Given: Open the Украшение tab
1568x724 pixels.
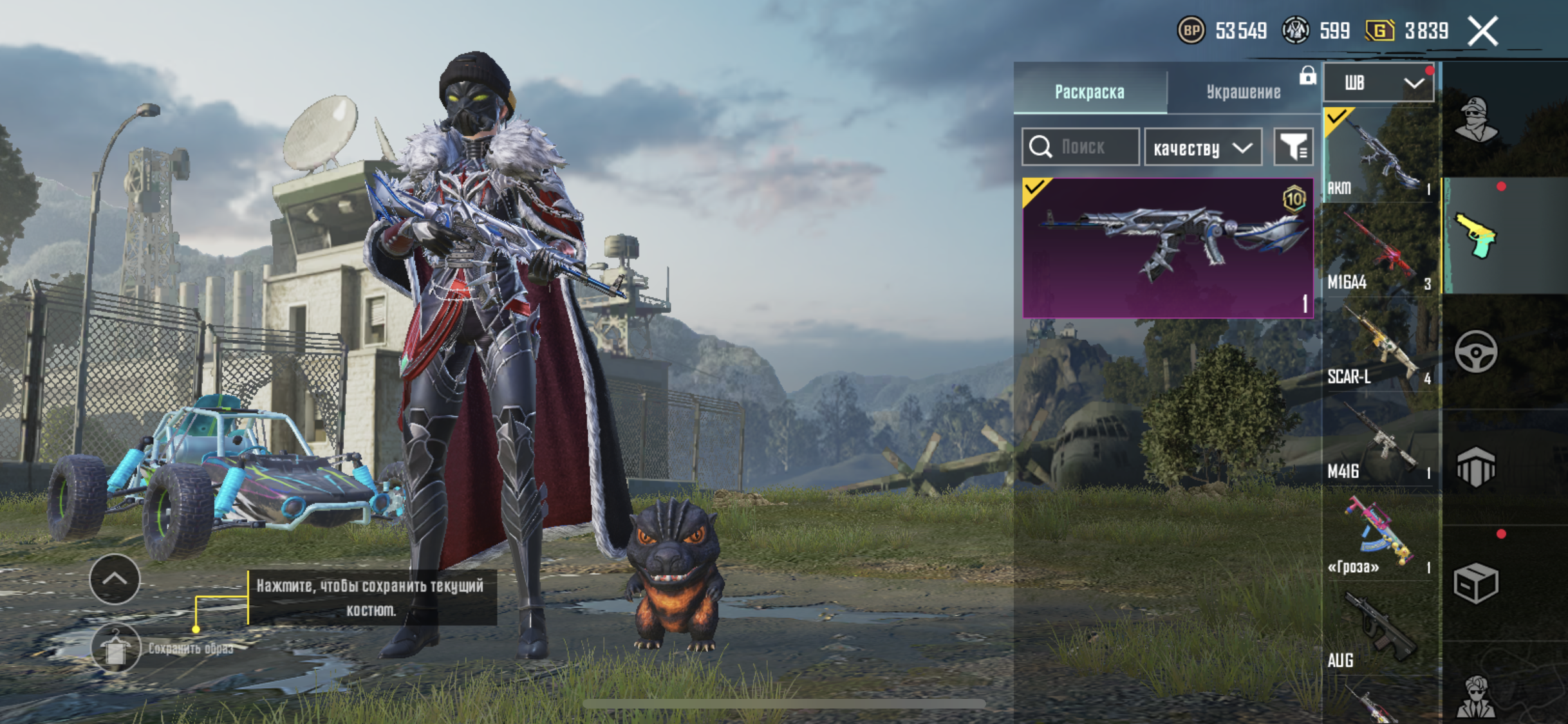Looking at the screenshot, I should click(1243, 91).
